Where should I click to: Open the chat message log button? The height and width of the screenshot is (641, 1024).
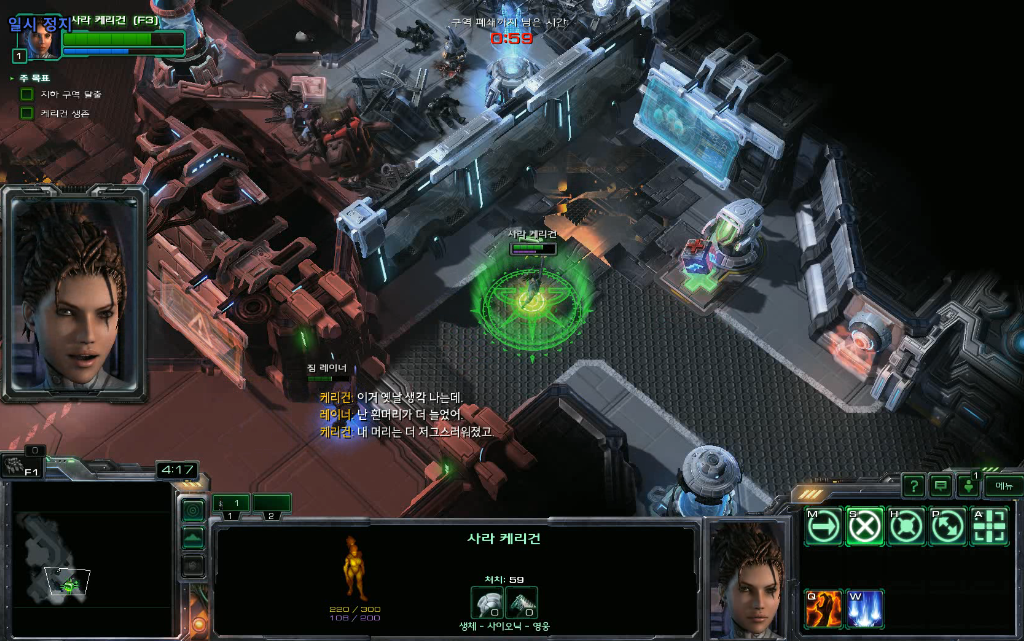(941, 486)
